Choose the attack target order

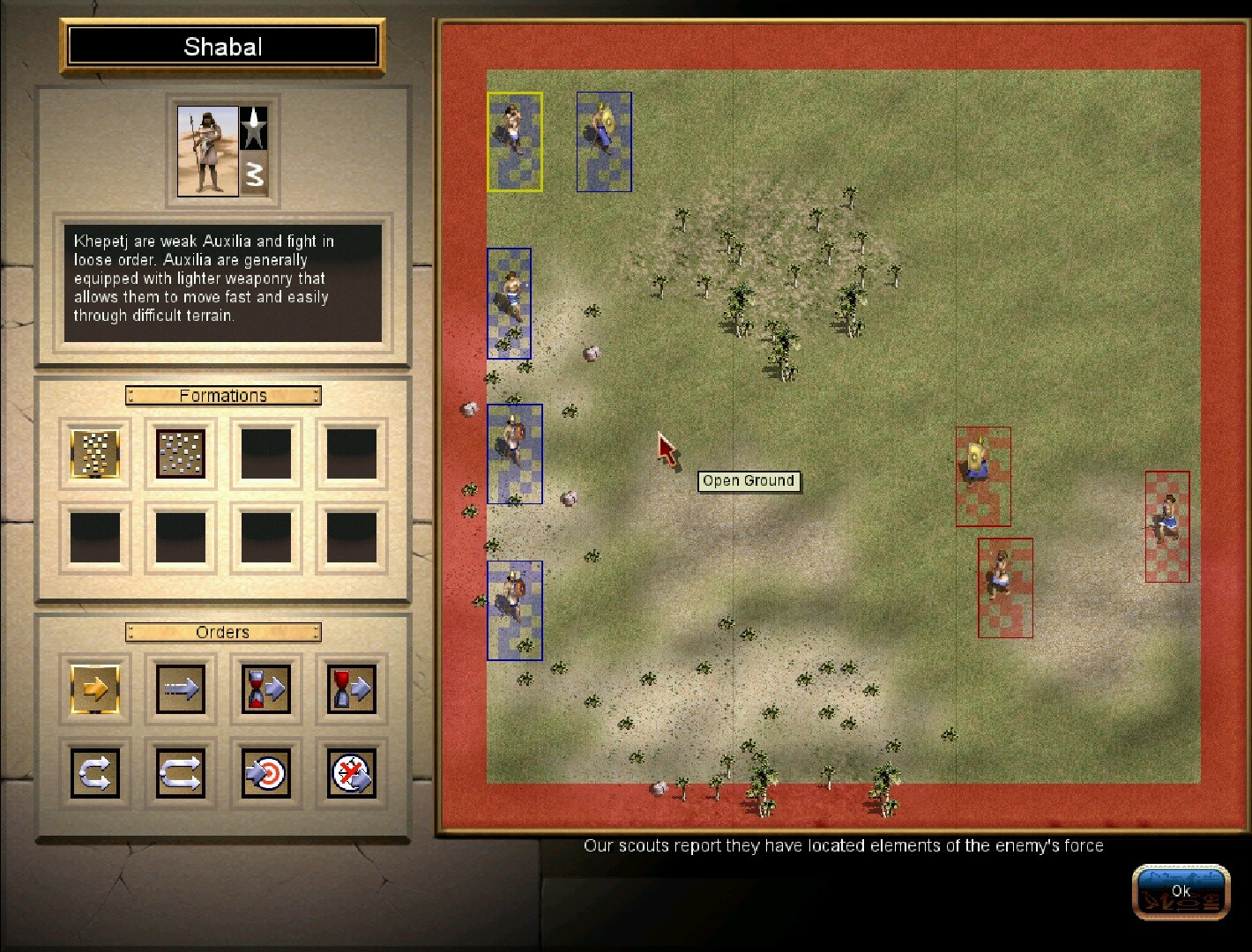point(265,773)
